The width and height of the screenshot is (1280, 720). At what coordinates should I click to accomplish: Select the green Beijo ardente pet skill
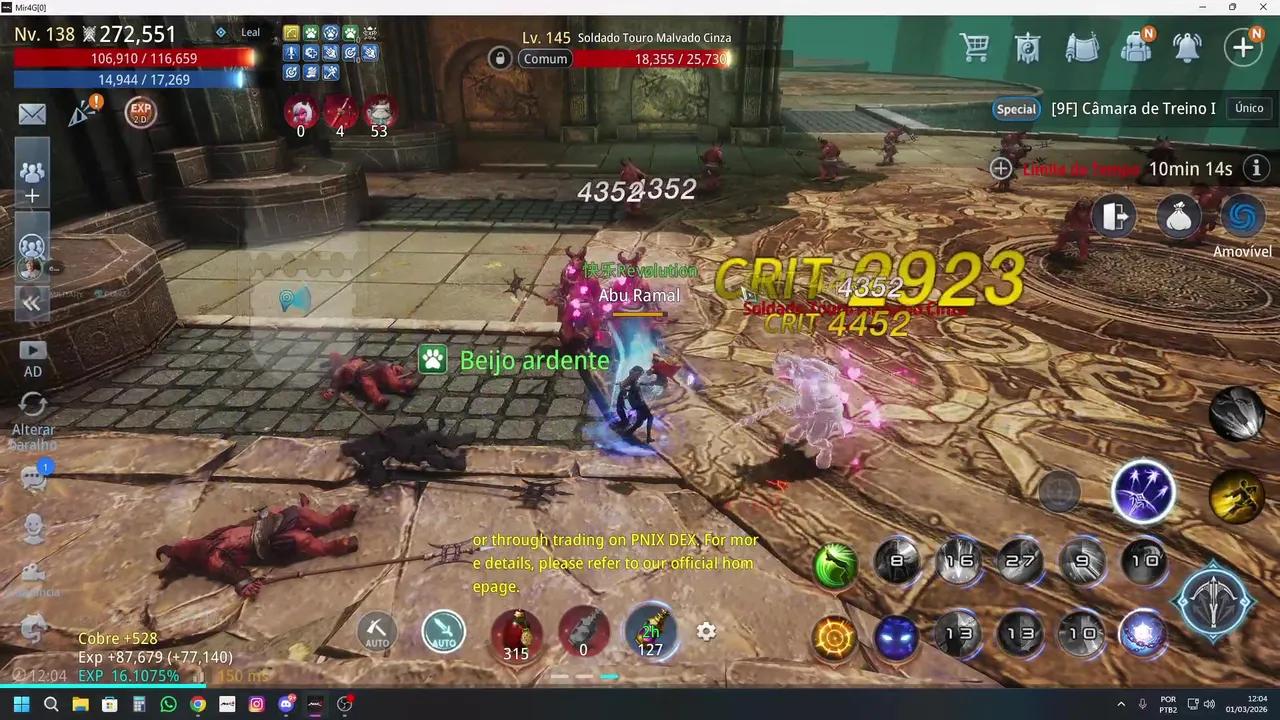pyautogui.click(x=433, y=360)
